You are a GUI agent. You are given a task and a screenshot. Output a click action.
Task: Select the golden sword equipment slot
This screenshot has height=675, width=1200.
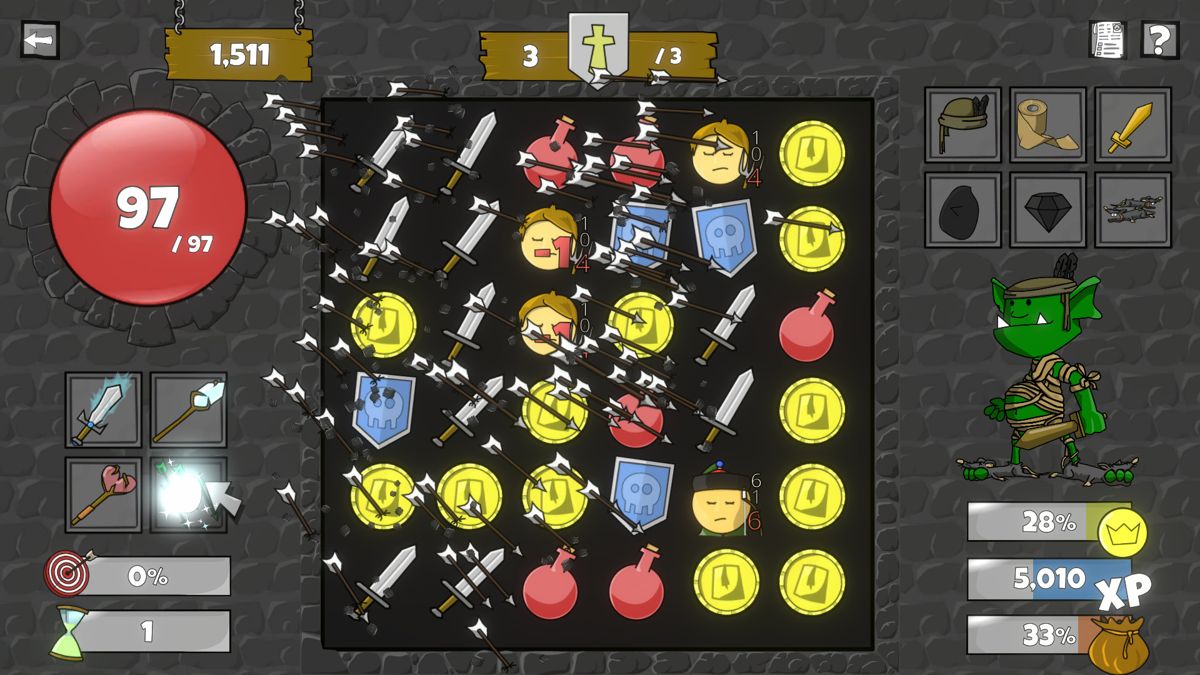[x=1132, y=125]
